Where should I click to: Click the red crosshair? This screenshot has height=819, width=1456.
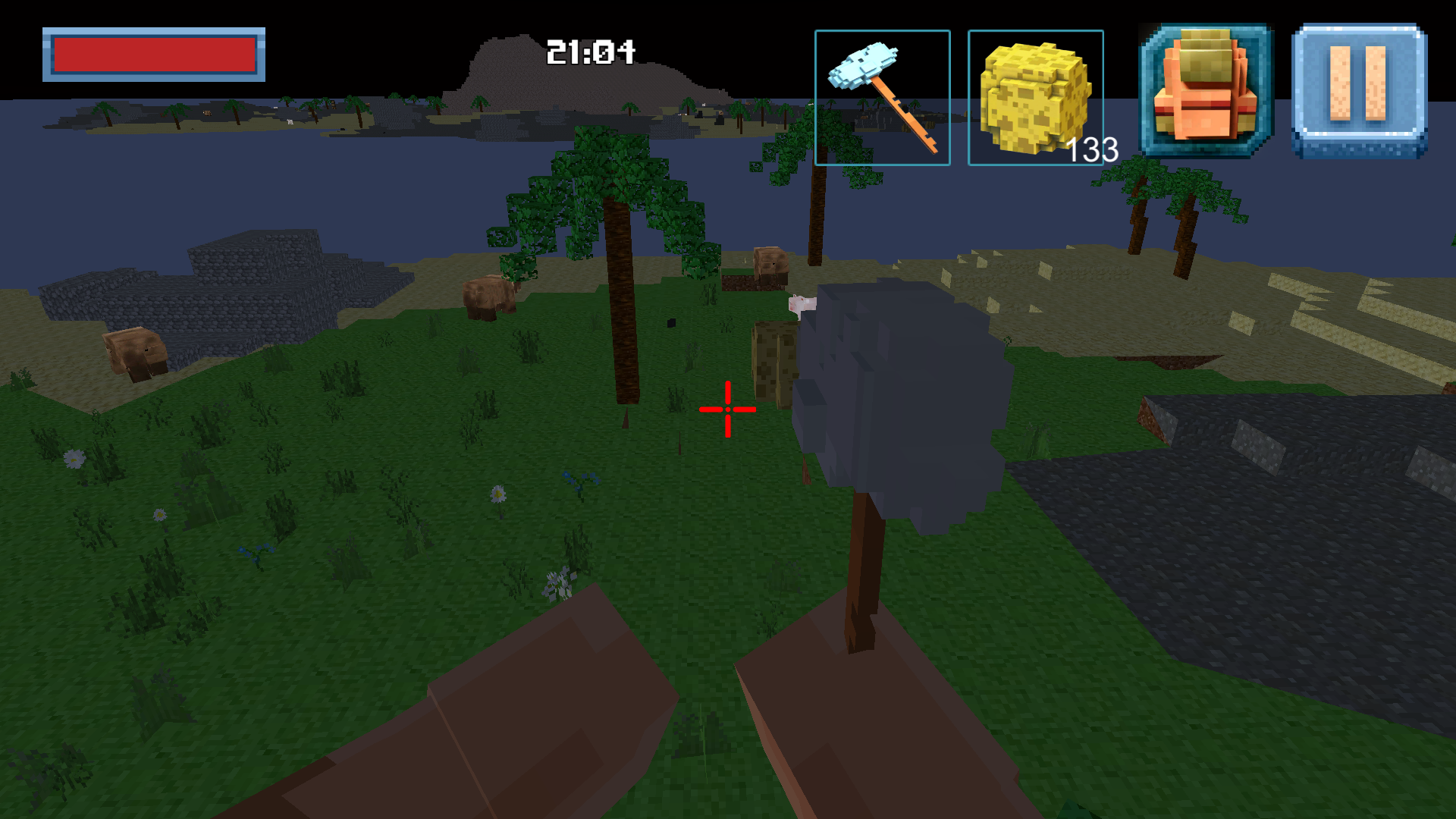pyautogui.click(x=727, y=410)
